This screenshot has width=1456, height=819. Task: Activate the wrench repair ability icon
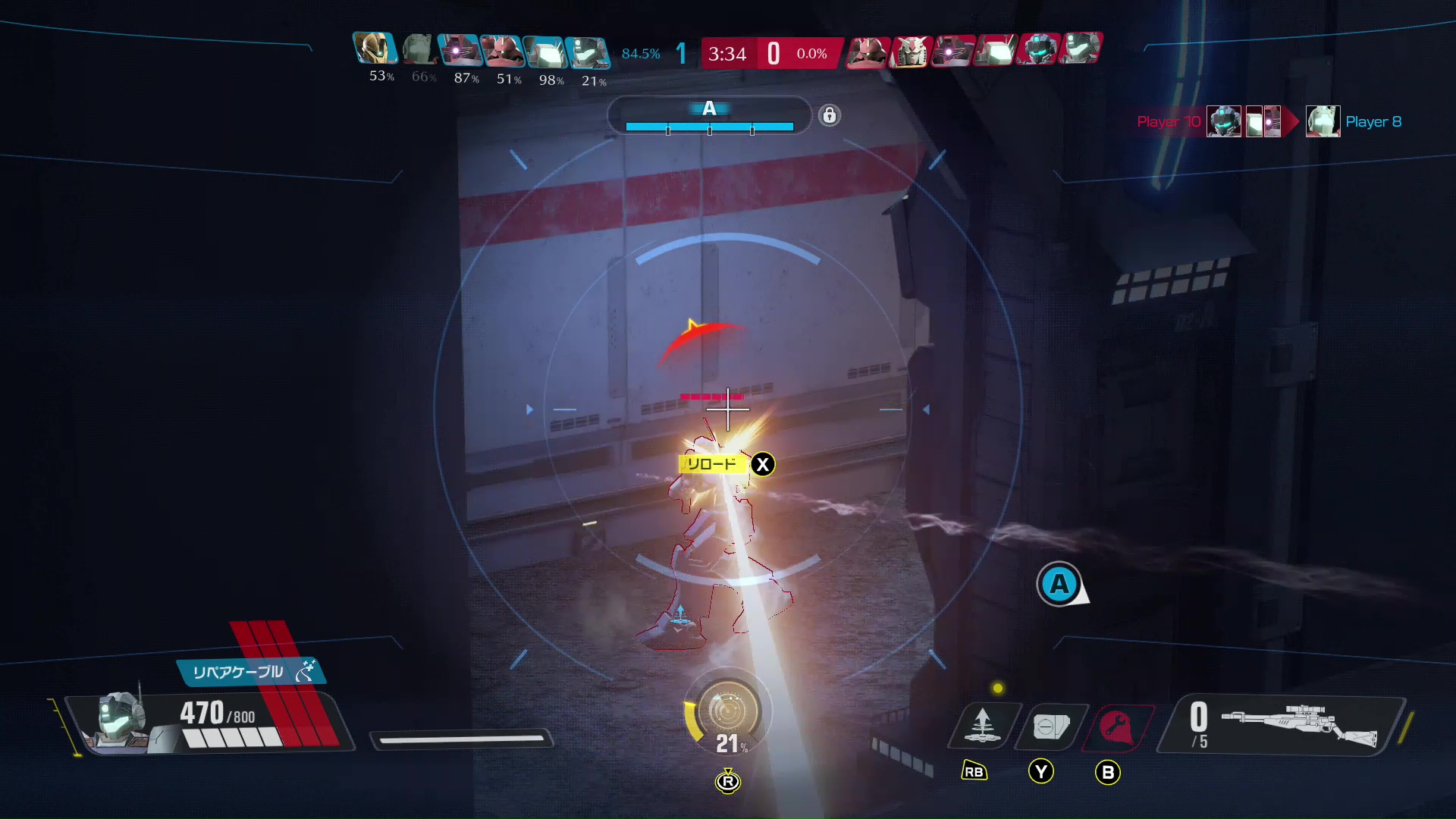[1116, 728]
